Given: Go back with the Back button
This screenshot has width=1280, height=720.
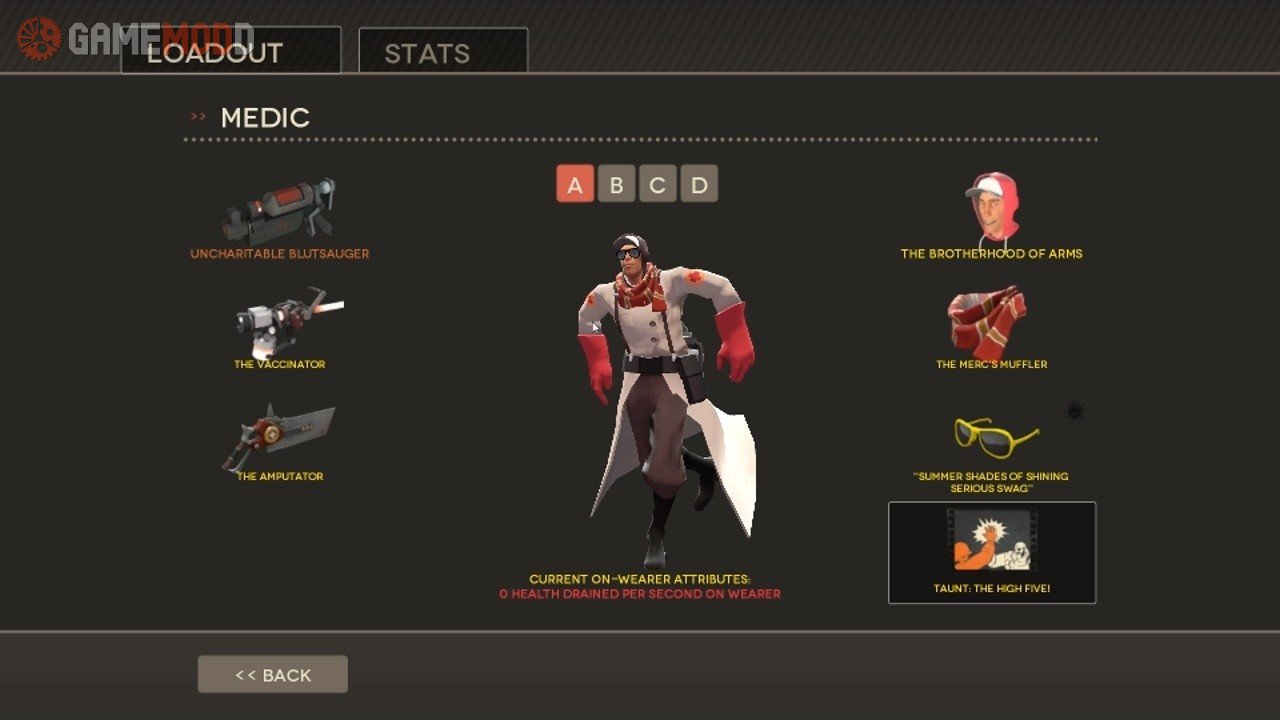Looking at the screenshot, I should [x=273, y=675].
